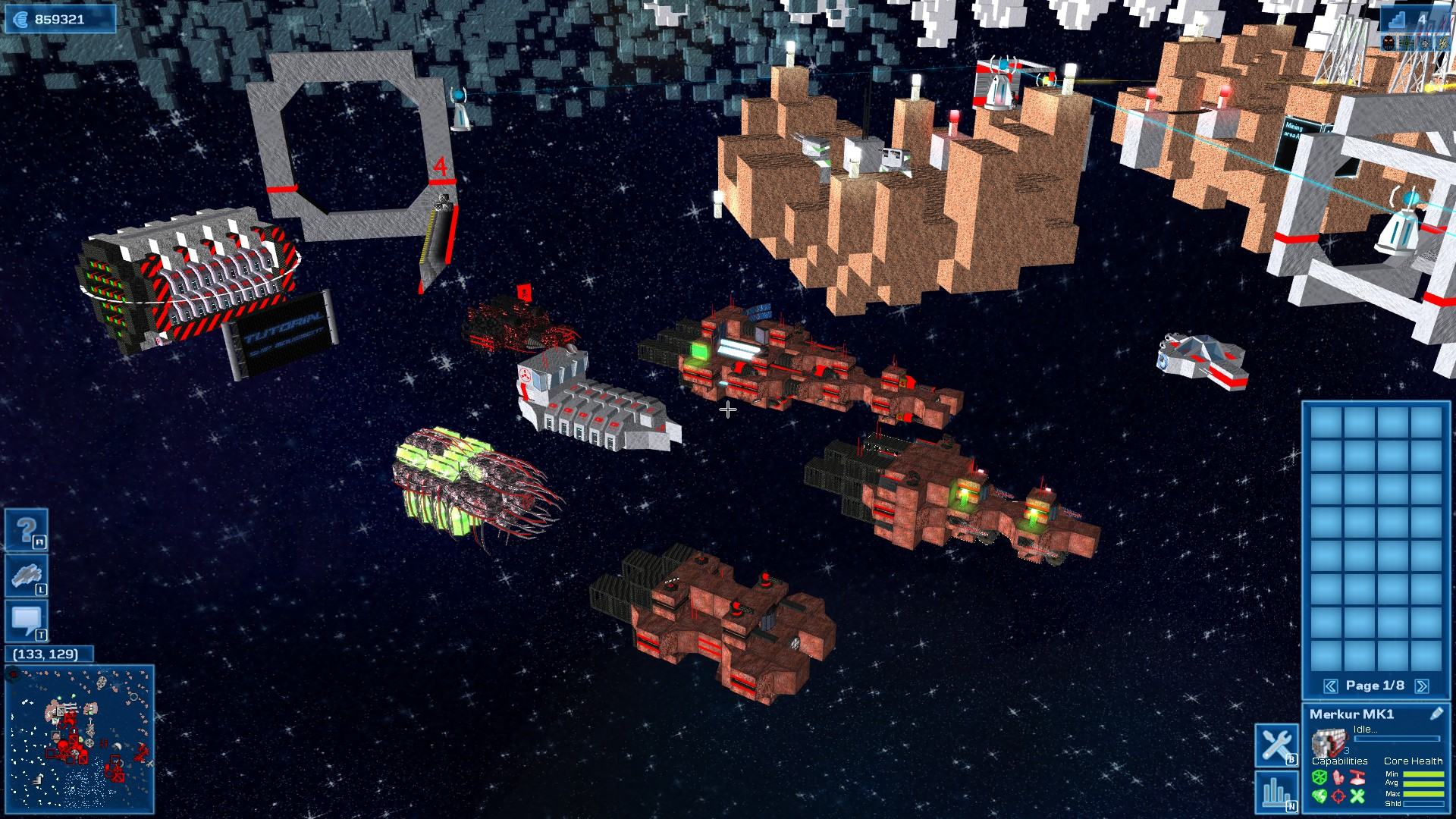Go to the previous inventory page

1330,686
